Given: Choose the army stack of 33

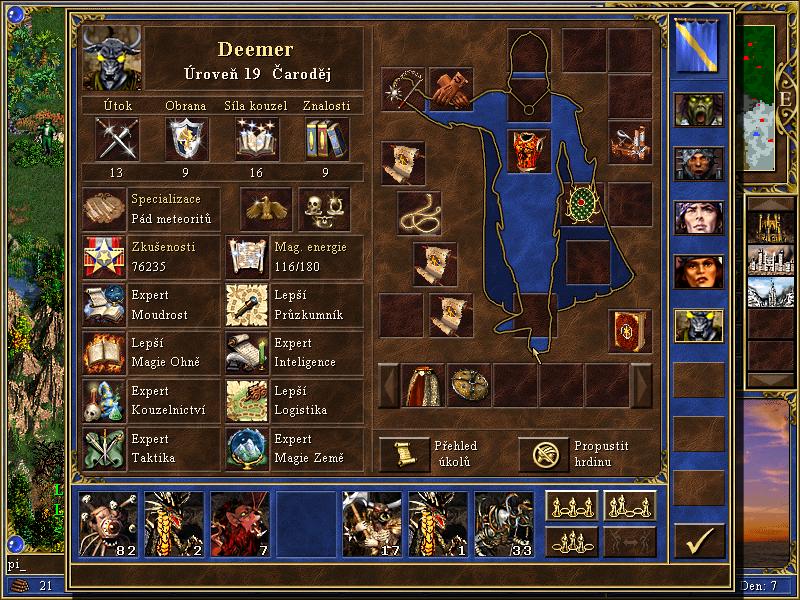Looking at the screenshot, I should (504, 523).
